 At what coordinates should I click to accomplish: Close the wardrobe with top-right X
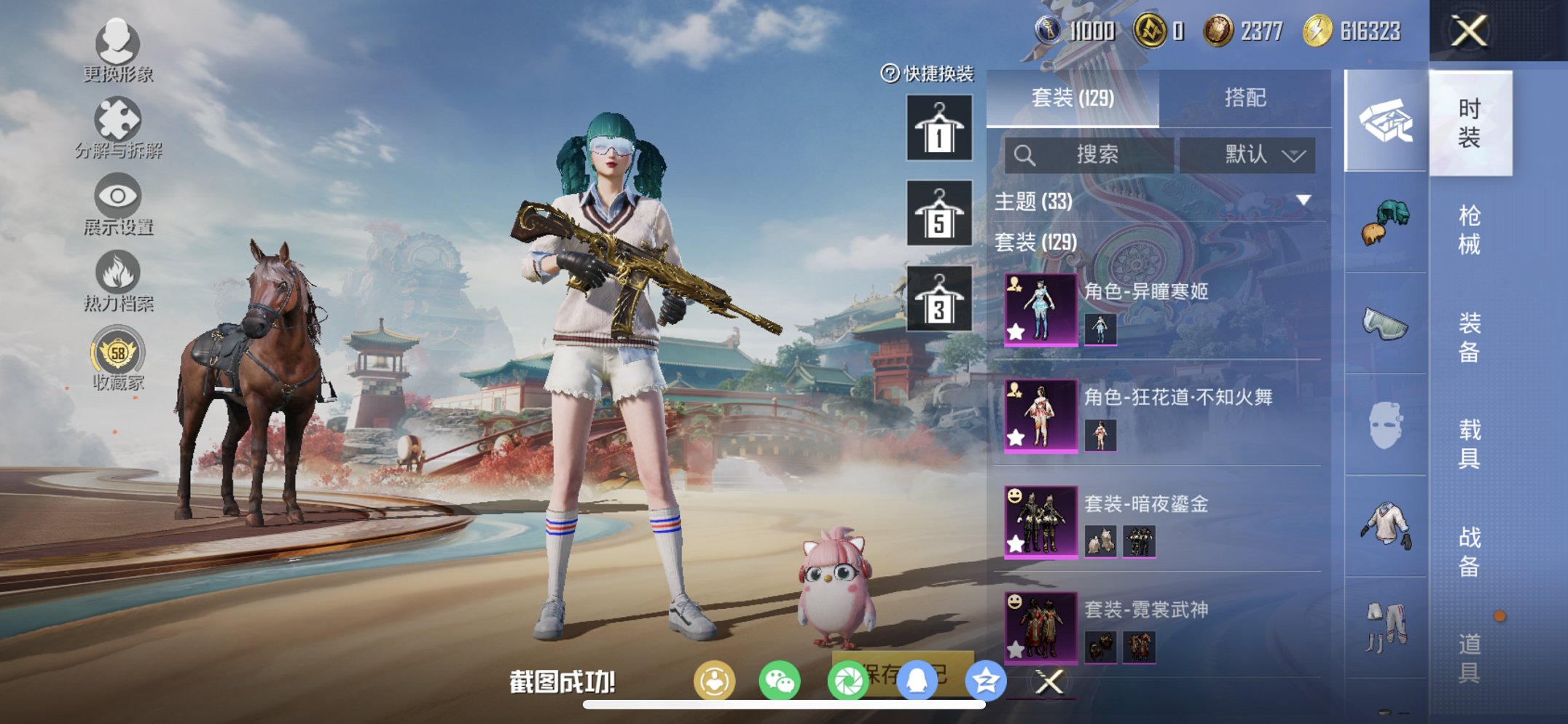(x=1469, y=31)
